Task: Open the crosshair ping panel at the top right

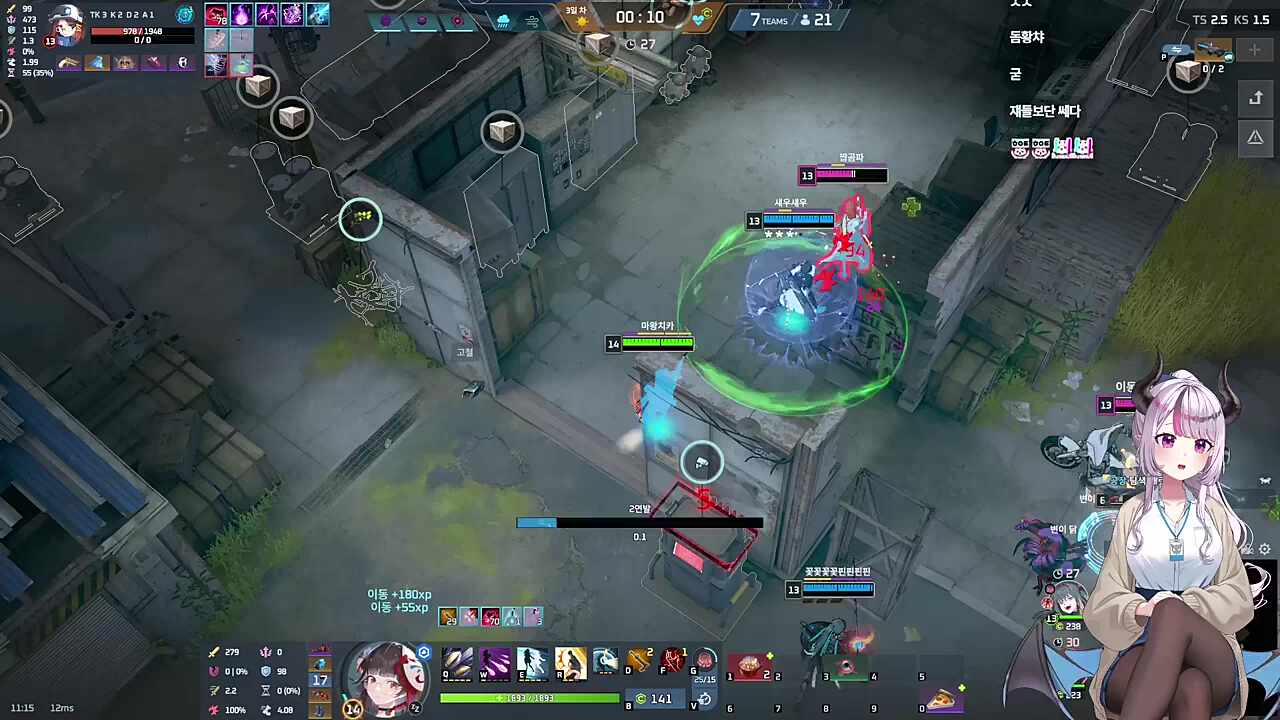Action: point(1254,49)
